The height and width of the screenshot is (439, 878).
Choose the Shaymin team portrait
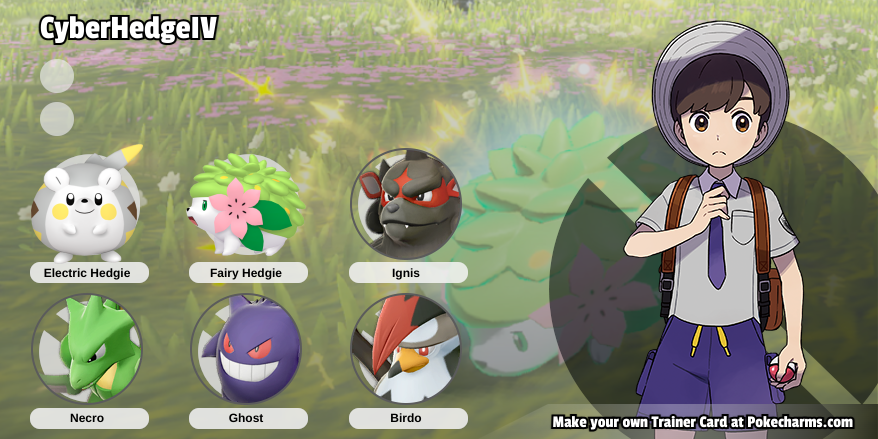[x=247, y=206]
